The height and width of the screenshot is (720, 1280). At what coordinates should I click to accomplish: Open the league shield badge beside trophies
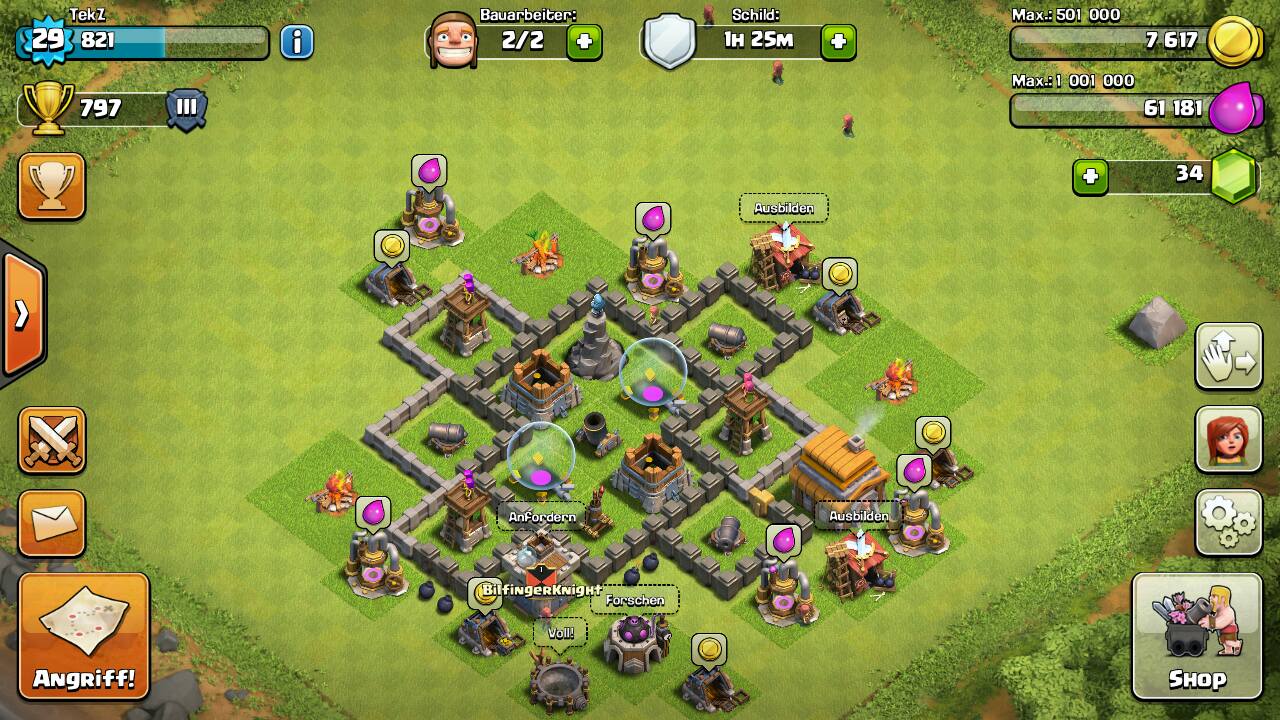click(187, 108)
